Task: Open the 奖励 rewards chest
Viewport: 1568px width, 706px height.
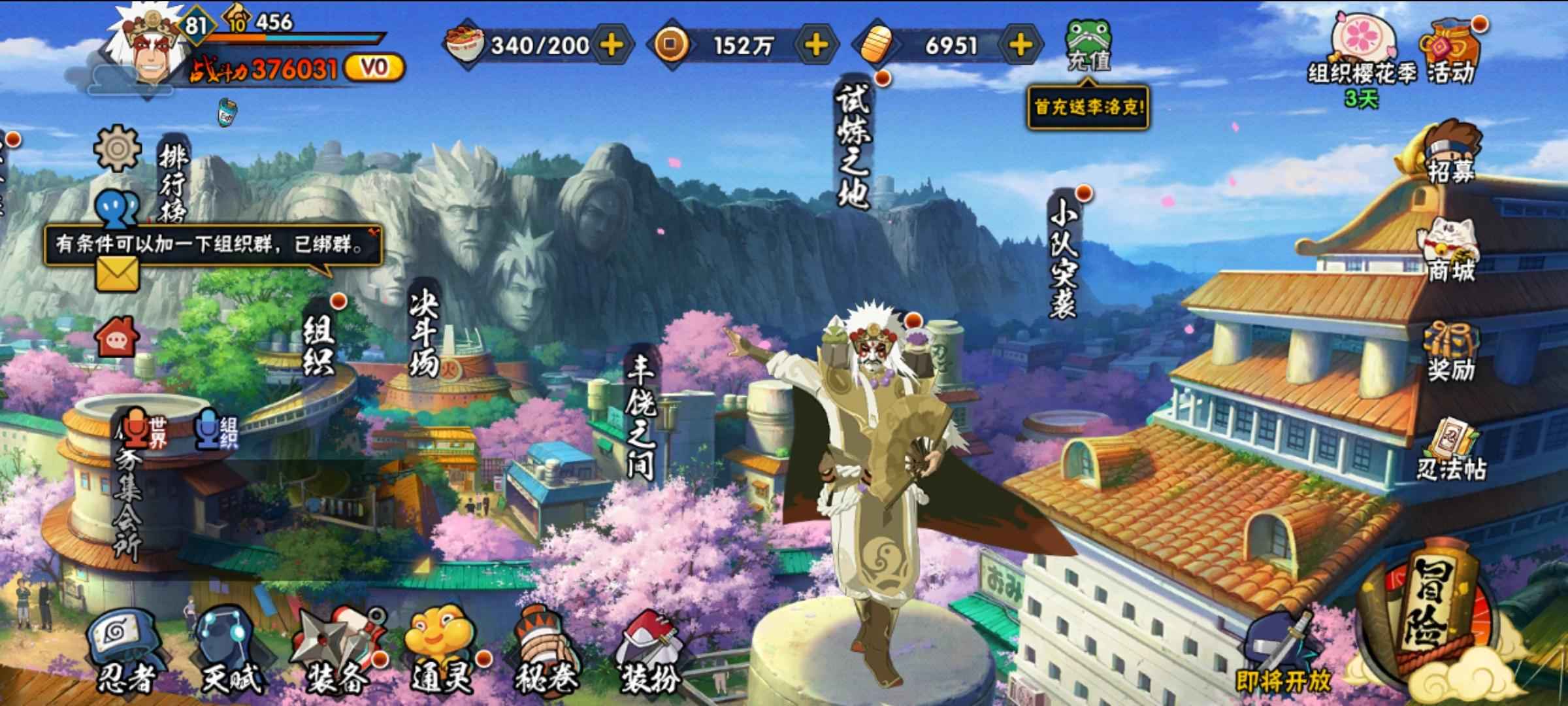Action: tap(1450, 352)
